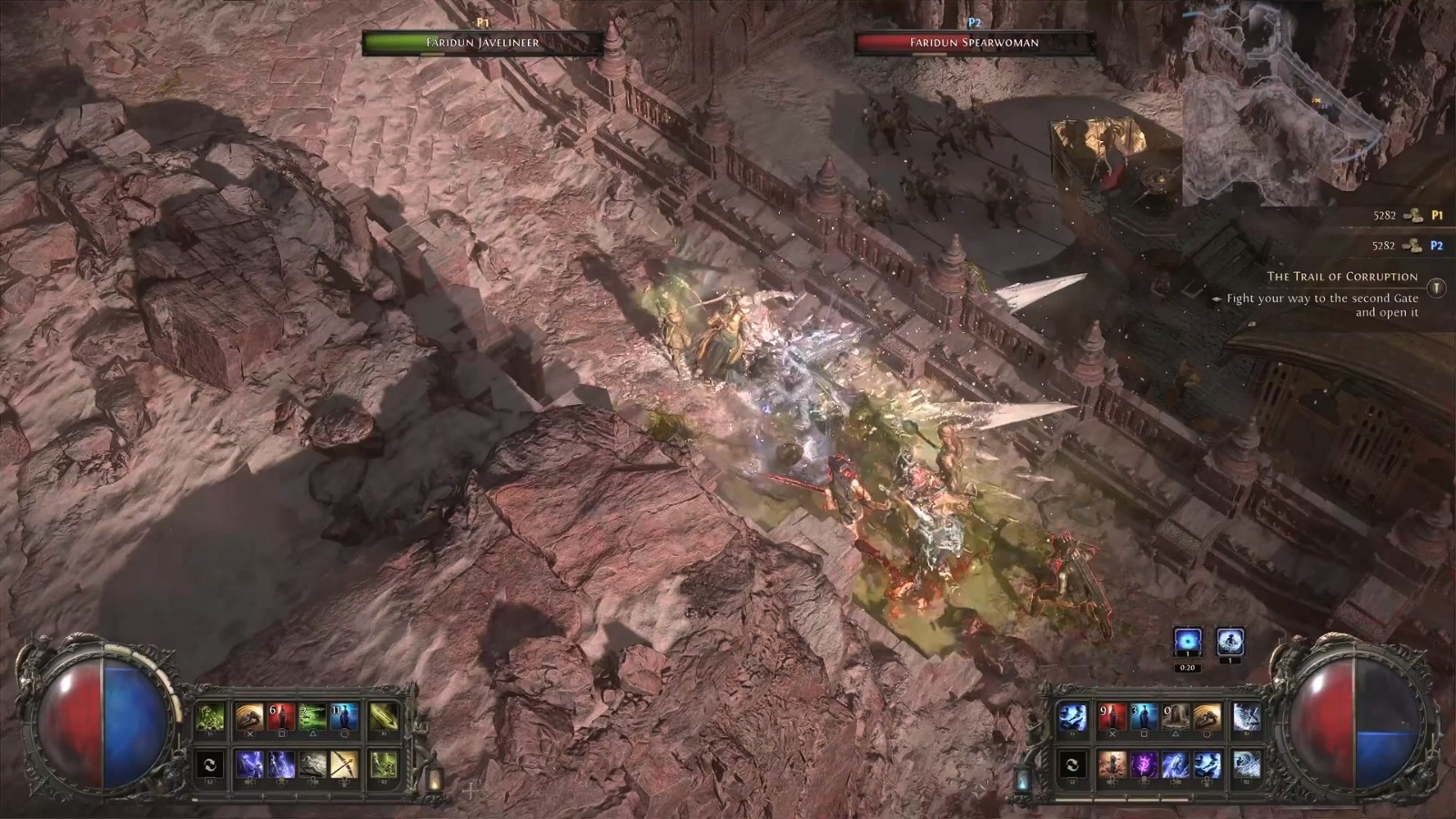Use the blue mana flask with 3 charges
This screenshot has height=819, width=1456.
click(1143, 718)
